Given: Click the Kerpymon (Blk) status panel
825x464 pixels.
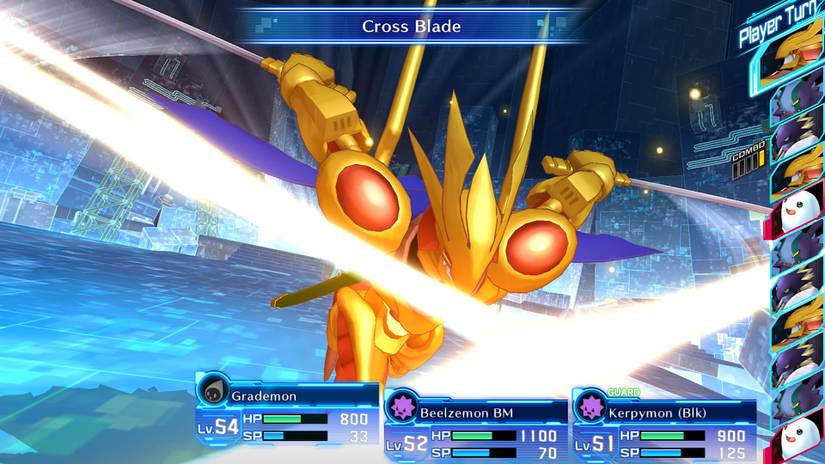Looking at the screenshot, I should (x=663, y=423).
